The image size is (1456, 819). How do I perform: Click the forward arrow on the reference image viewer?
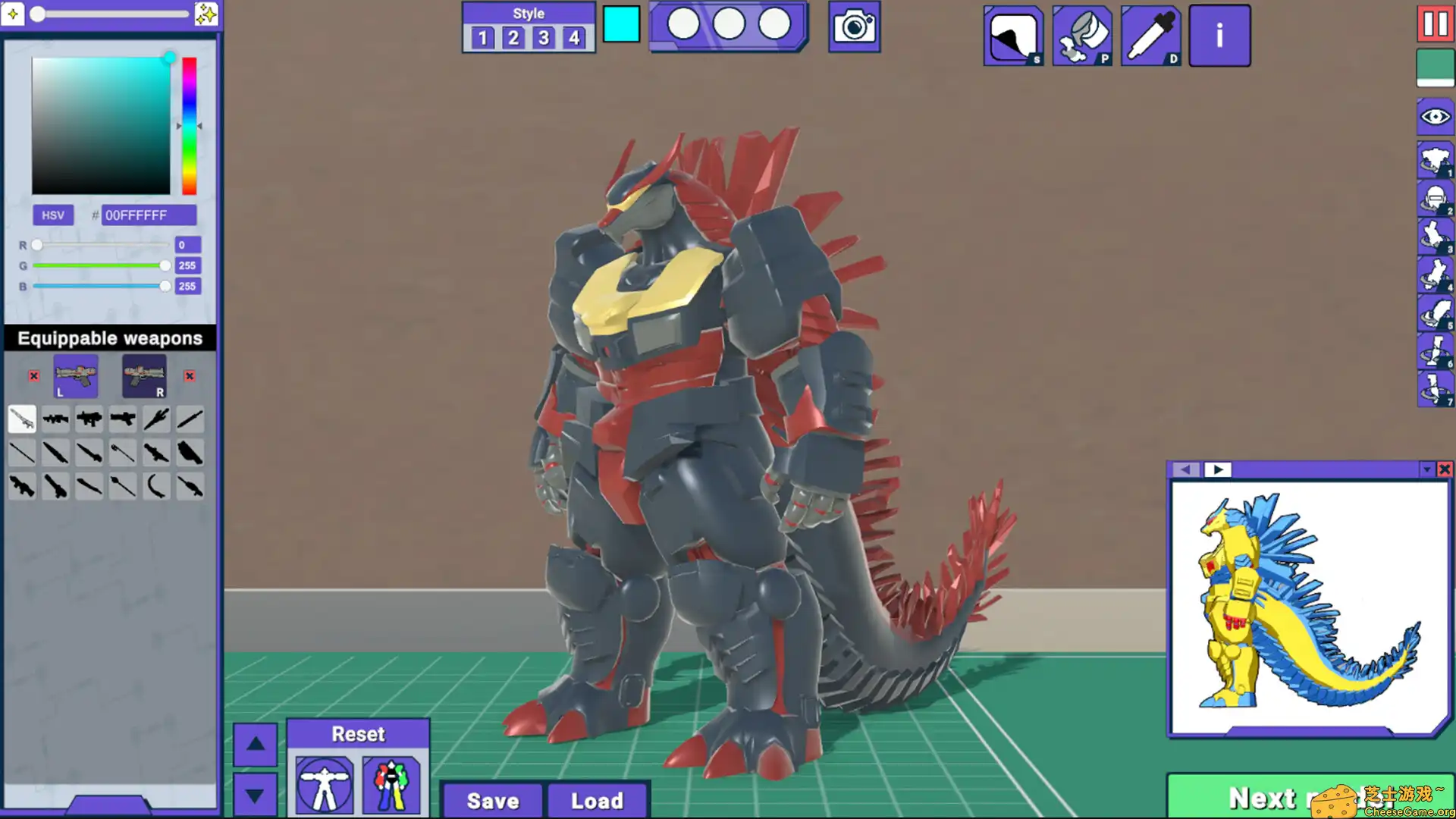[x=1218, y=469]
